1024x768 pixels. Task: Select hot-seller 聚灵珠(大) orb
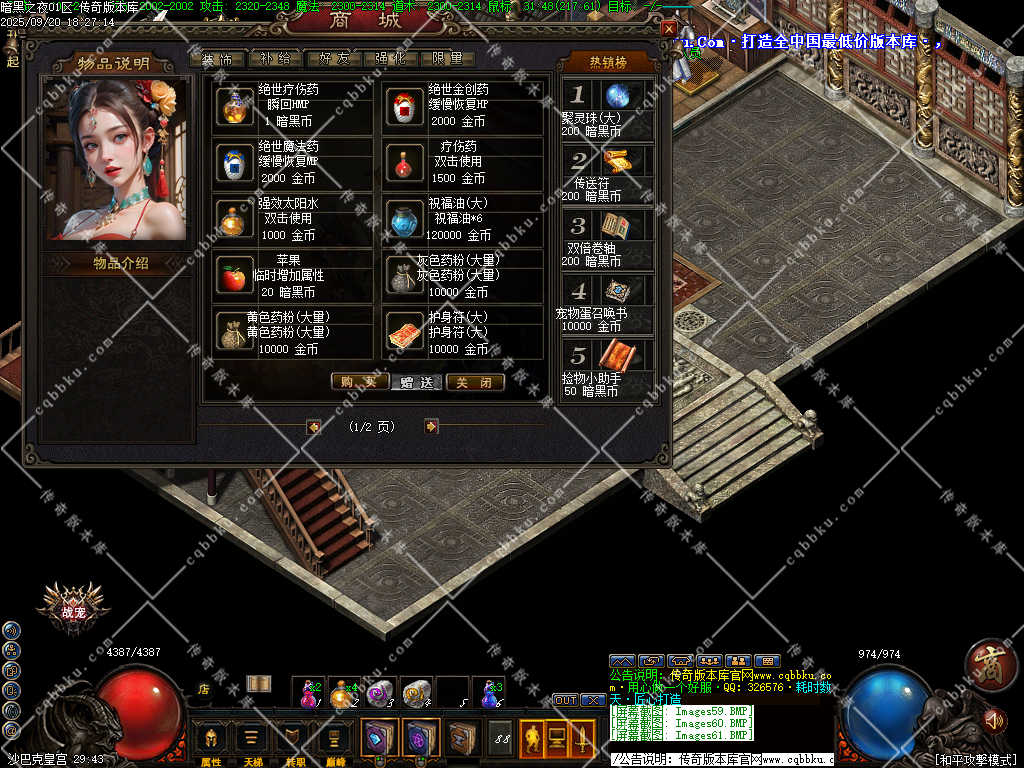point(617,96)
